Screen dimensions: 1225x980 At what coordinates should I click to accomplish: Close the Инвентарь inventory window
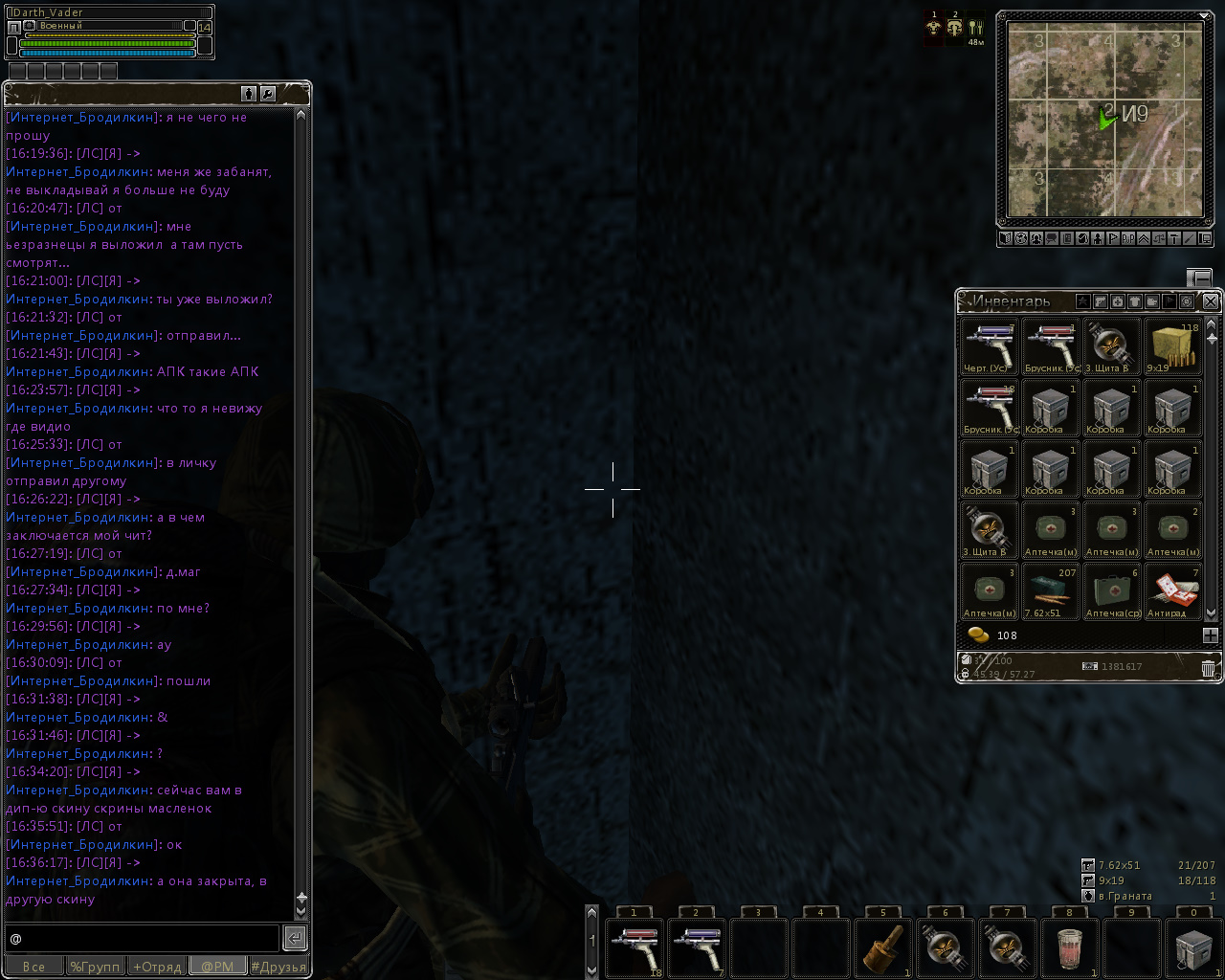pos(1211,301)
